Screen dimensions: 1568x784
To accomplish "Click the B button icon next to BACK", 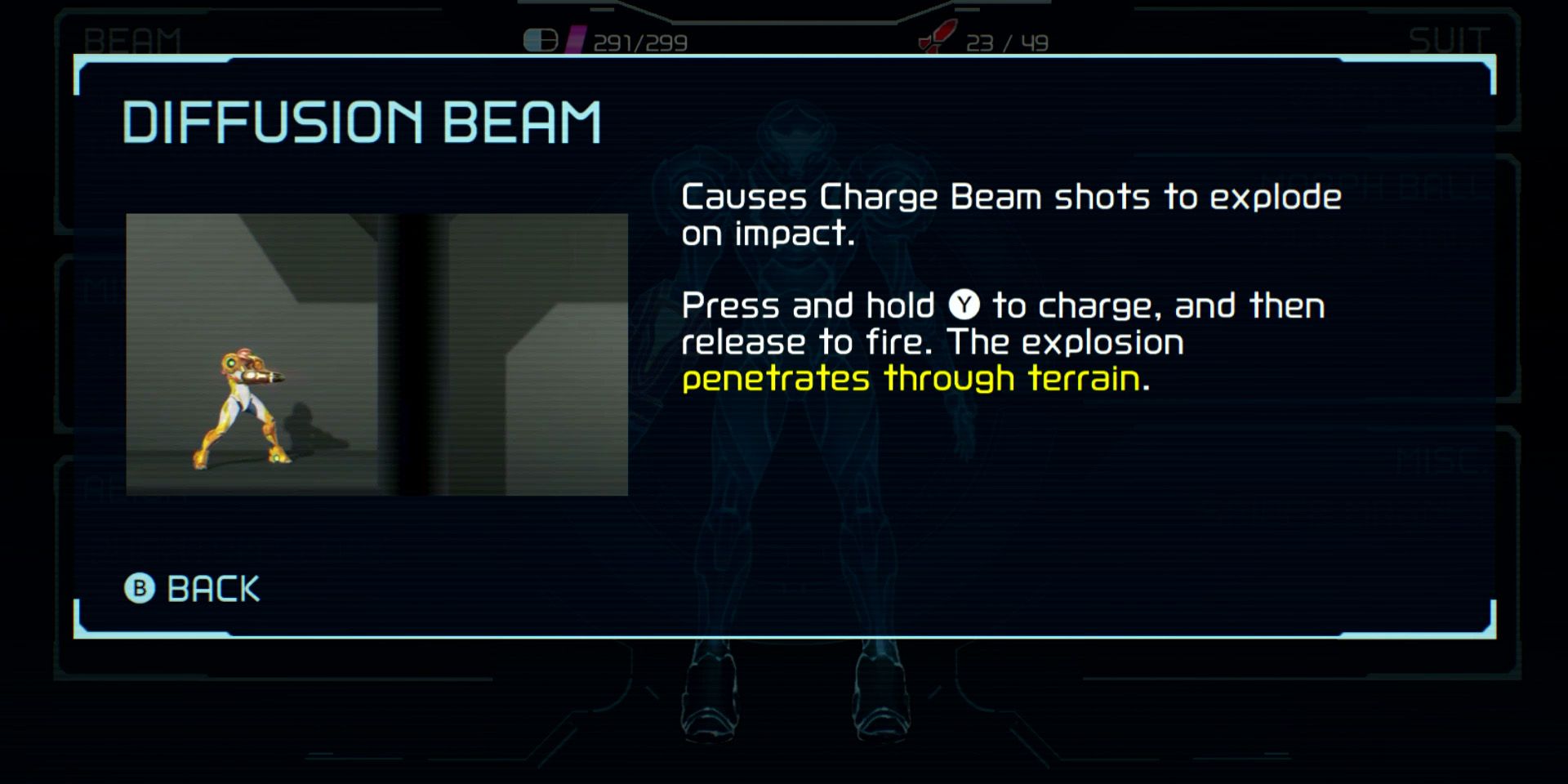I will coord(139,588).
